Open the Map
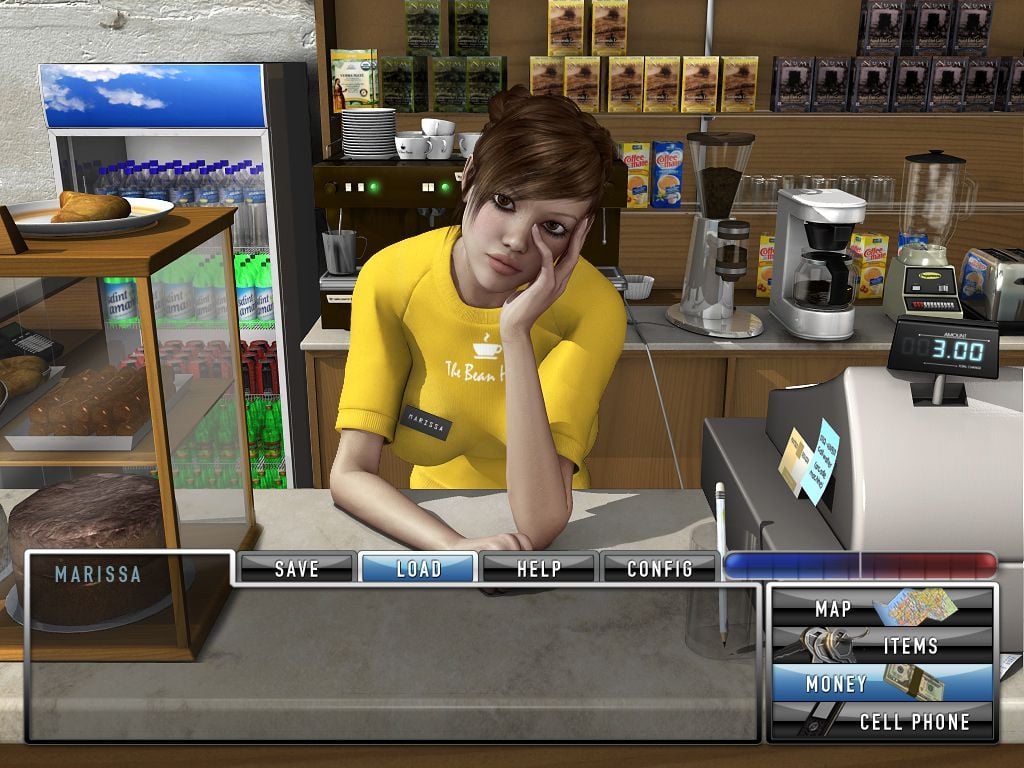 (x=882, y=608)
